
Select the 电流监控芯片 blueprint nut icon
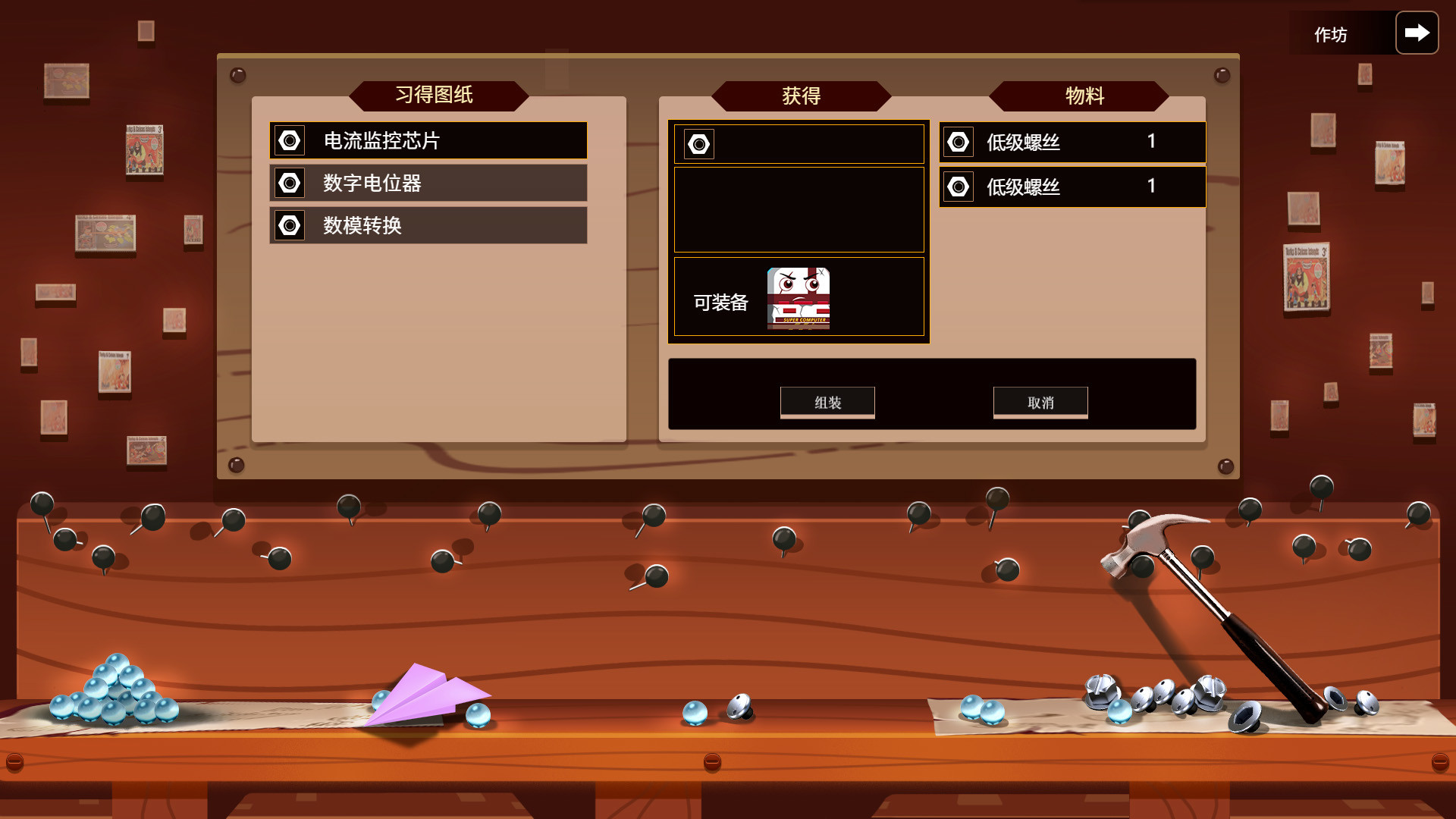(x=289, y=141)
